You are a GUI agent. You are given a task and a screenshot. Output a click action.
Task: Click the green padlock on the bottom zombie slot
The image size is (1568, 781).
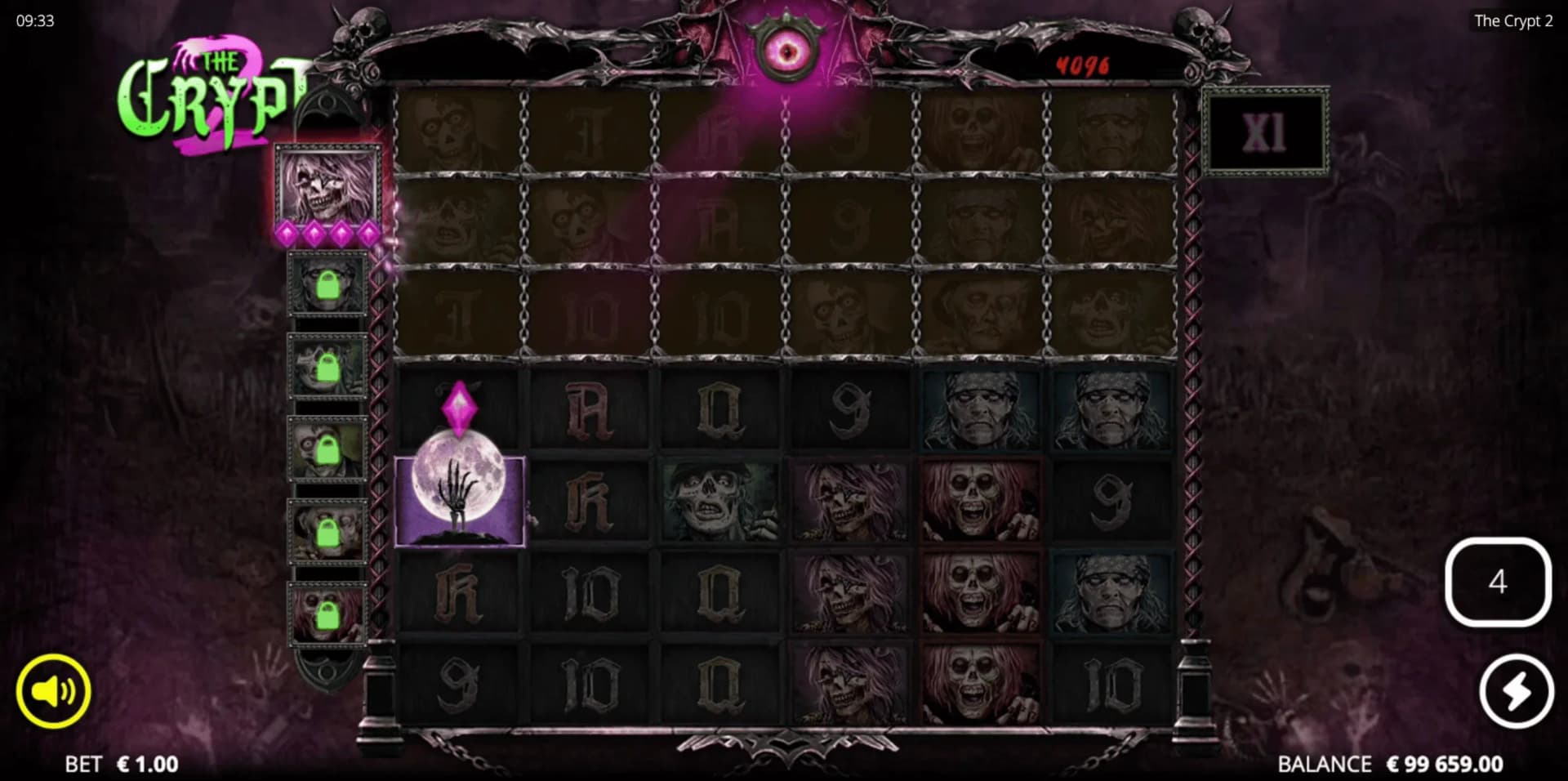coord(327,617)
